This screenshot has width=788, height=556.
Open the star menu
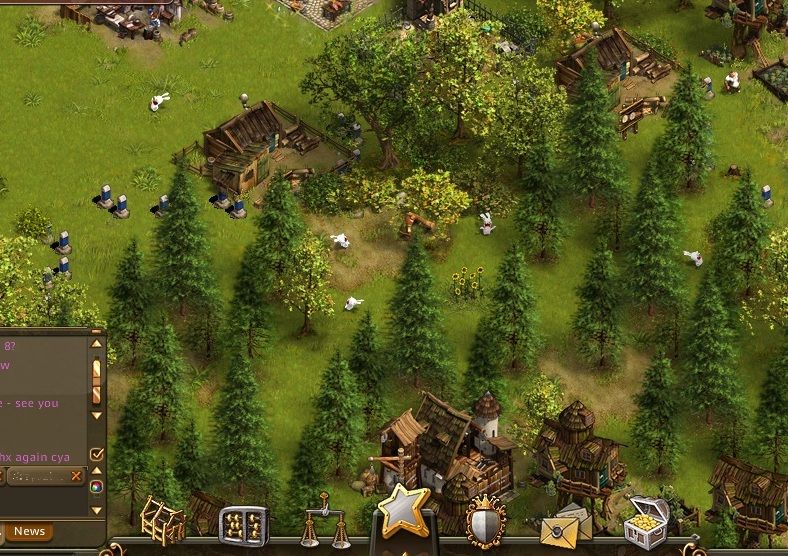tap(403, 510)
